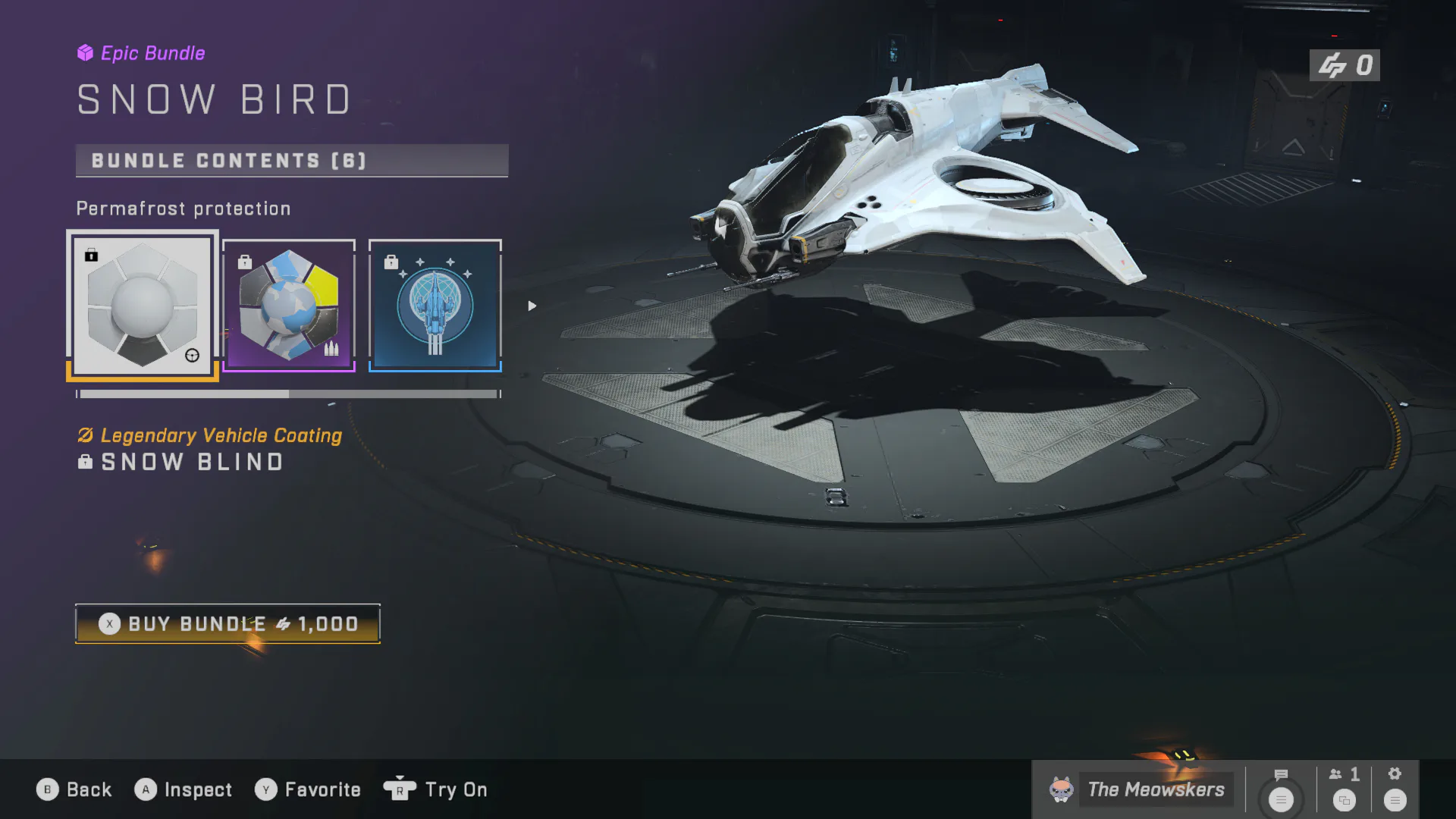This screenshot has width=1456, height=819.
Task: Open the credits balance display
Action: pos(1345,65)
